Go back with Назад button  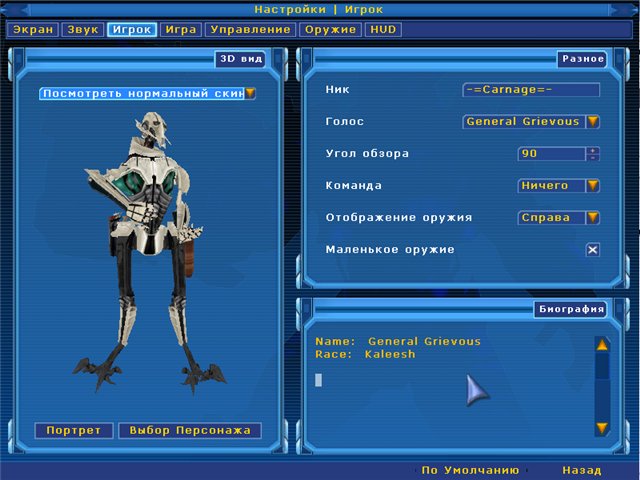pyautogui.click(x=581, y=470)
